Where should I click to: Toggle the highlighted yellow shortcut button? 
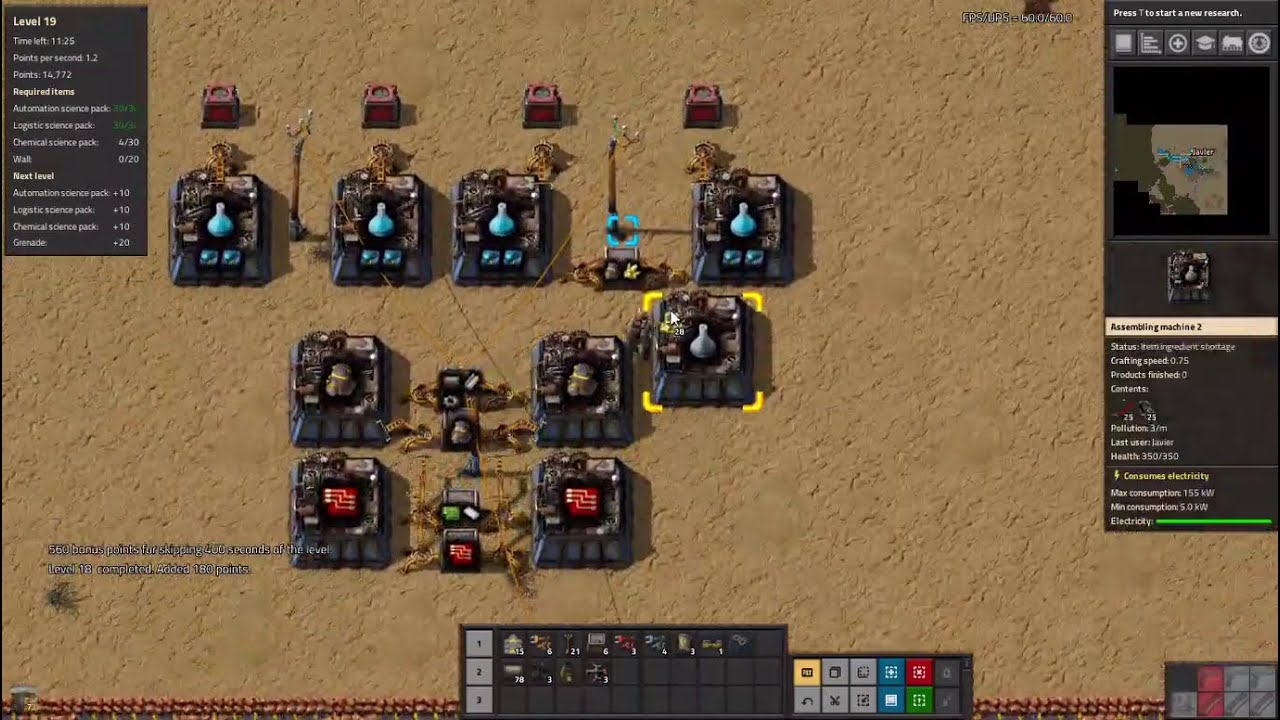tap(807, 672)
